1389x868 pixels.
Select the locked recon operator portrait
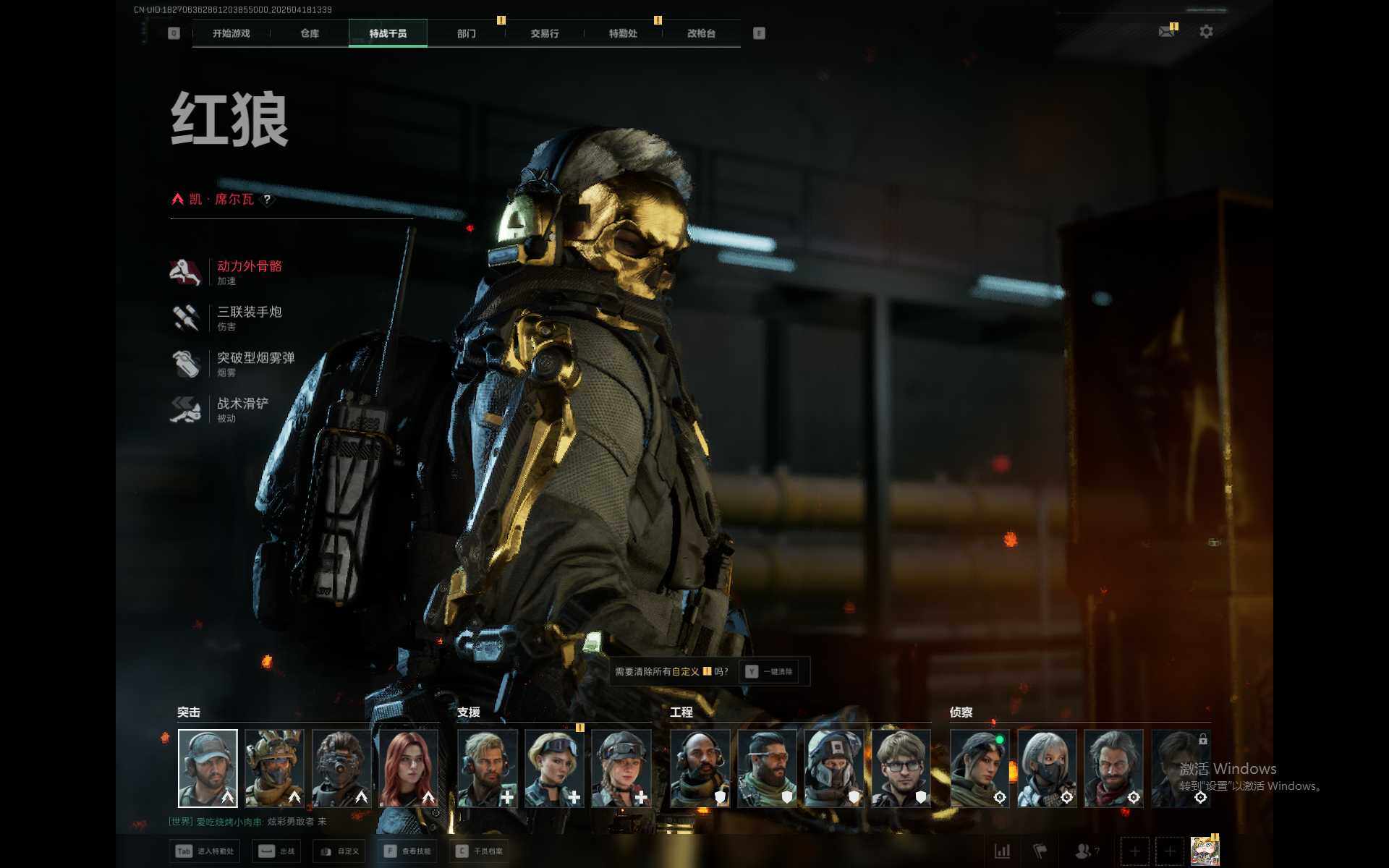[x=1181, y=768]
